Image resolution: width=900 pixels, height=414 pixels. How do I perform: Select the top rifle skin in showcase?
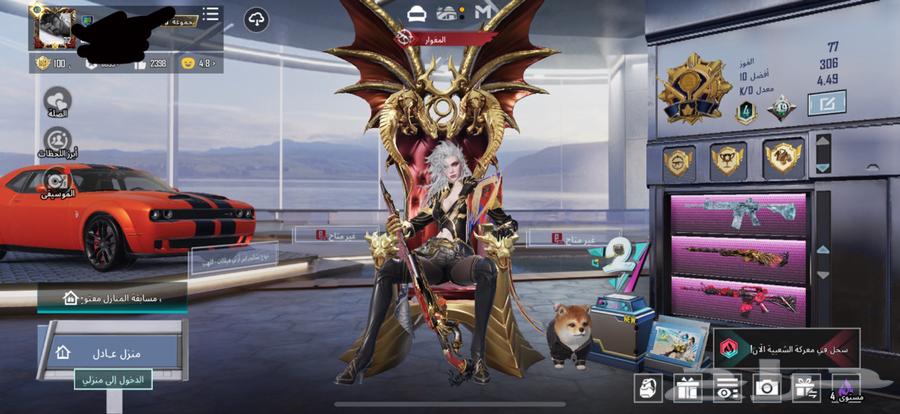[x=739, y=213]
